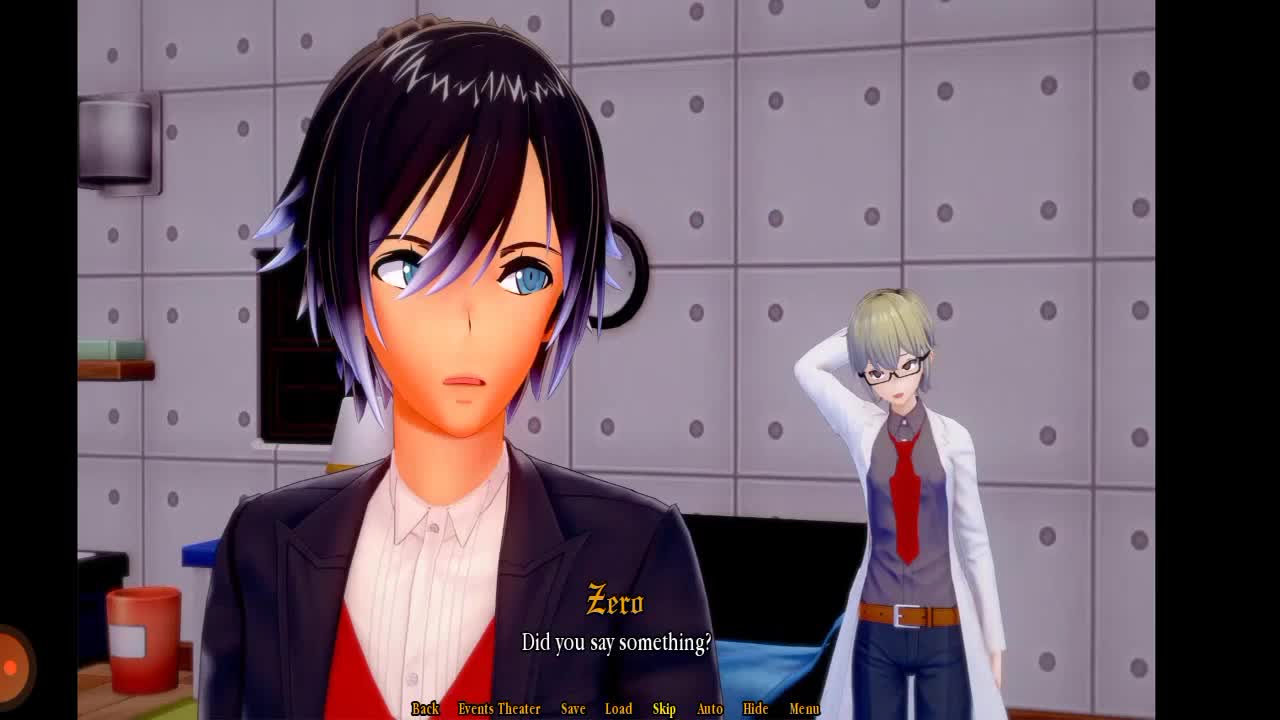
Task: Open the game Menu
Action: [x=804, y=709]
